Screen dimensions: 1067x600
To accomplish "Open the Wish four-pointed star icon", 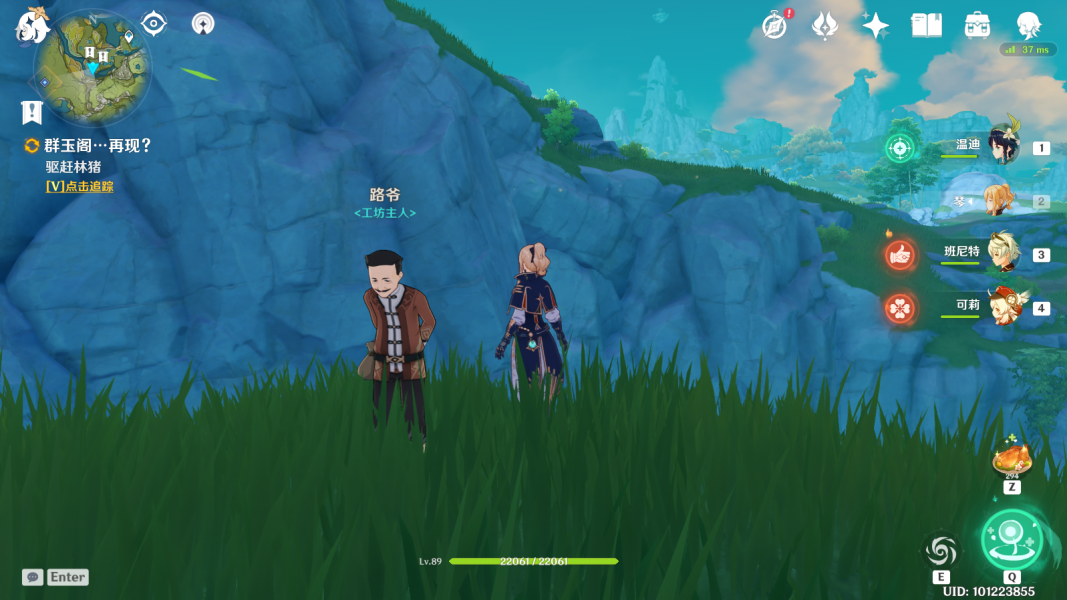I will [875, 26].
